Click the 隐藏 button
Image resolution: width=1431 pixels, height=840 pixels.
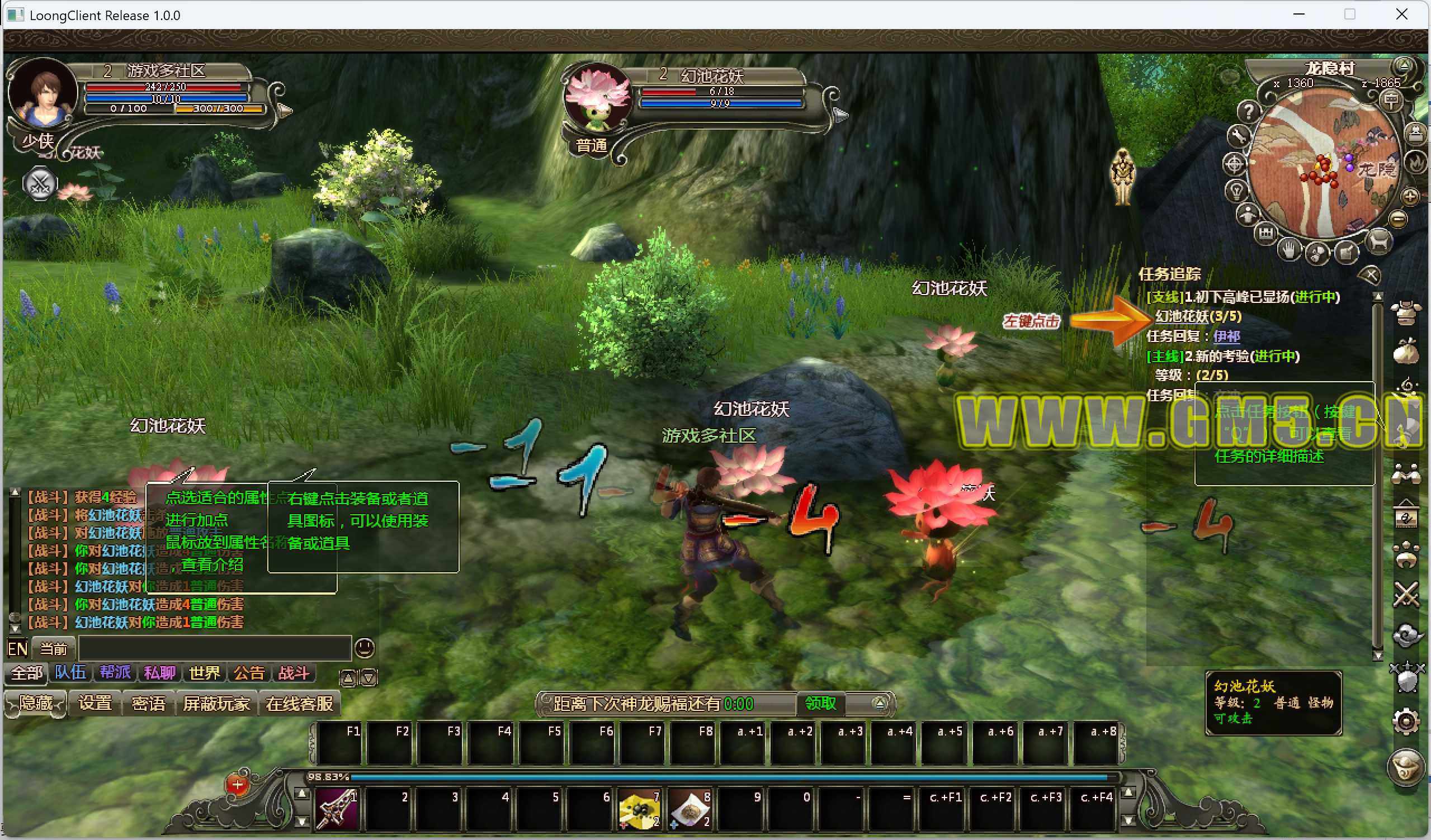[36, 704]
